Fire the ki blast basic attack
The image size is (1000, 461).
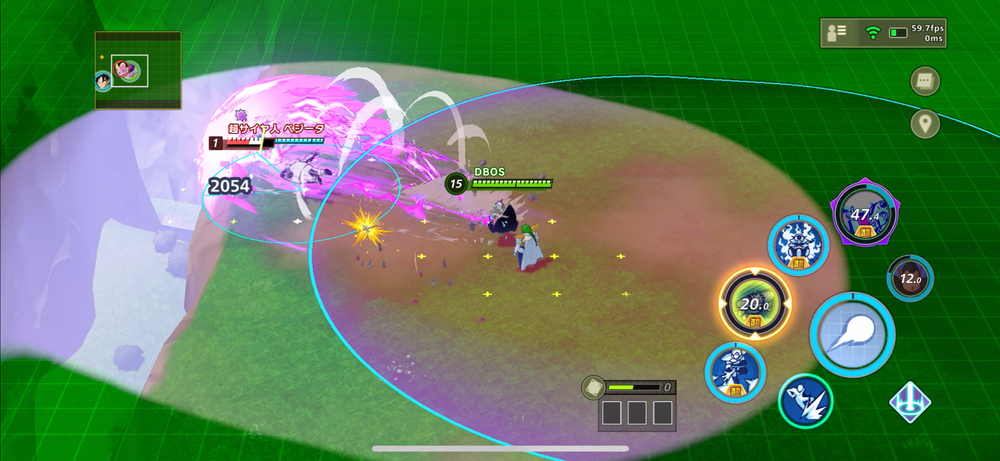852,335
